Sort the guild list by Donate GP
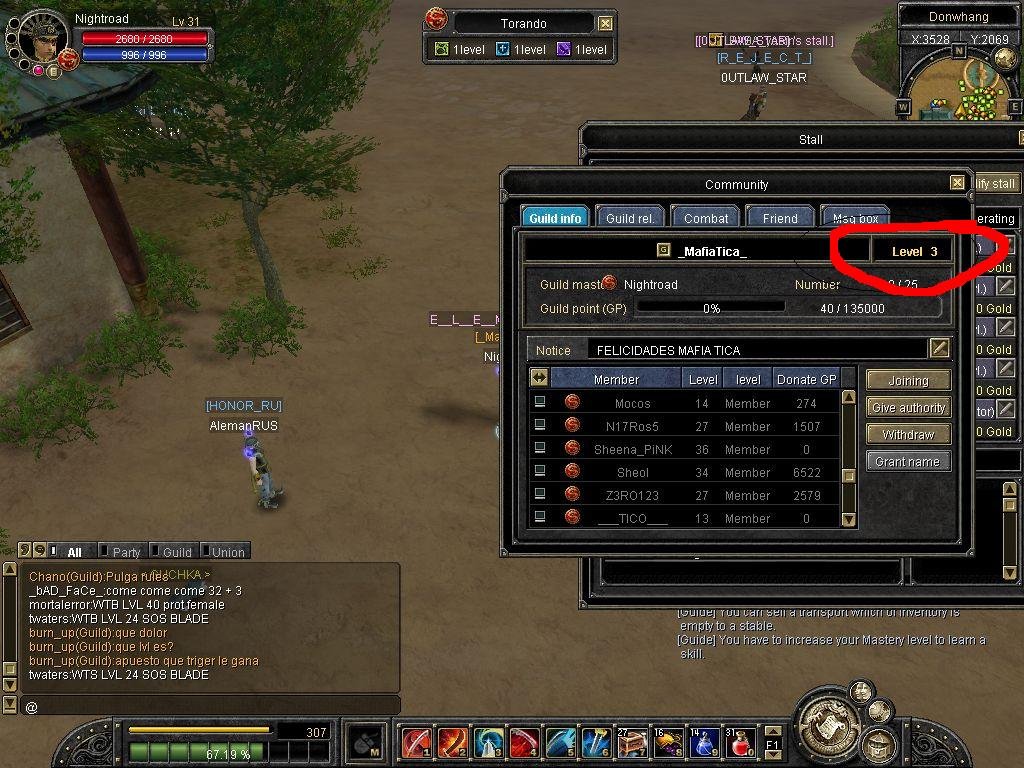Viewport: 1024px width, 768px height. [806, 380]
